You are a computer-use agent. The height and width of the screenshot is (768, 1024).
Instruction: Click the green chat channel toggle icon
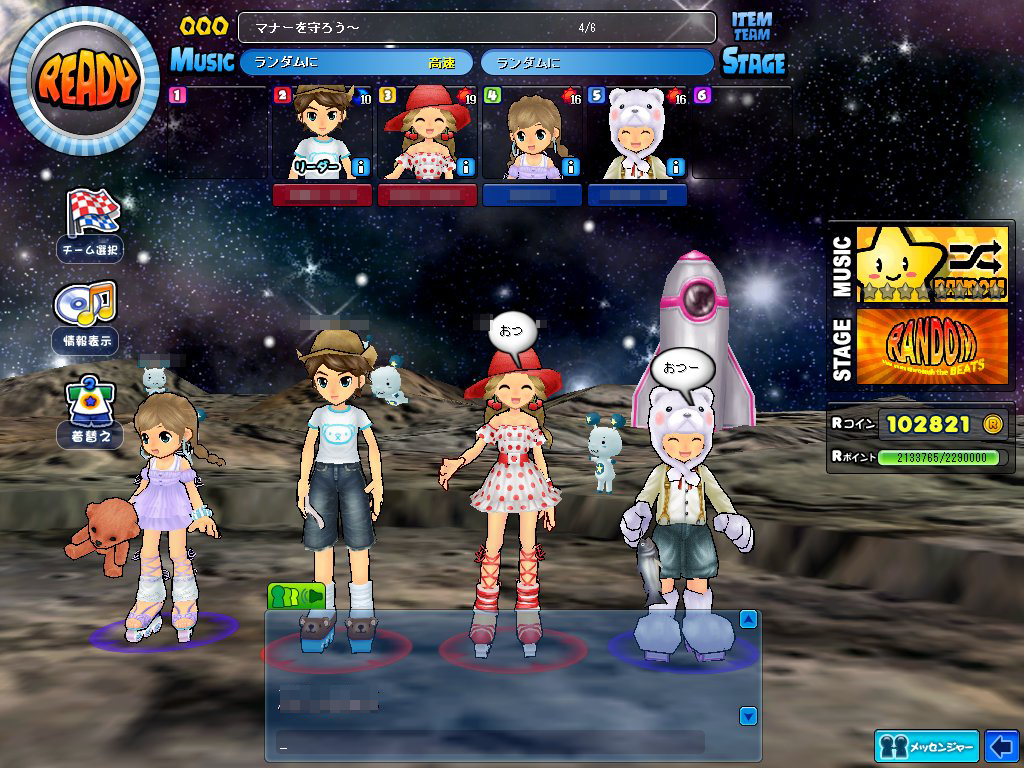click(296, 596)
